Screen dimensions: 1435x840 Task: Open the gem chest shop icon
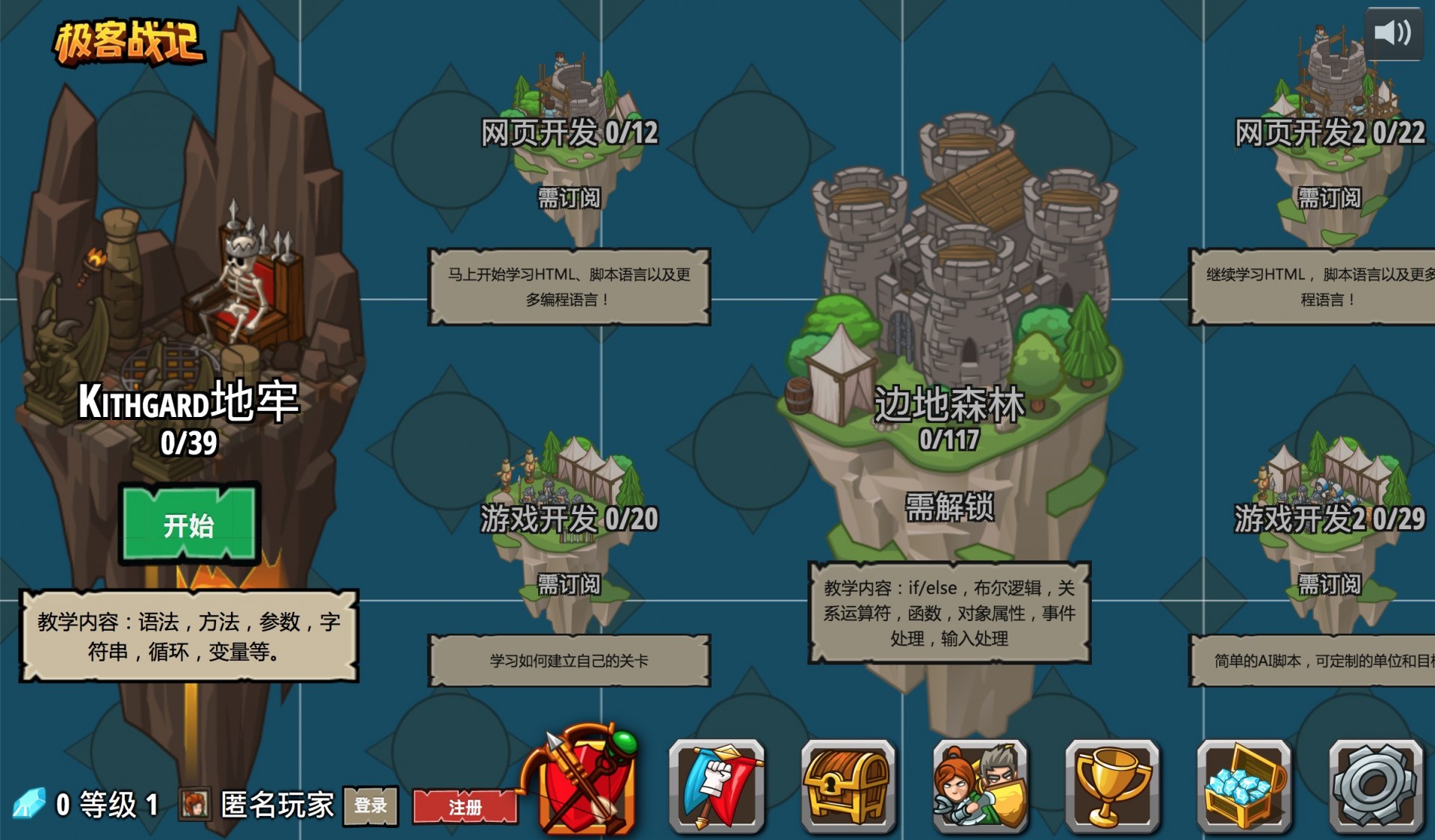(x=1244, y=786)
